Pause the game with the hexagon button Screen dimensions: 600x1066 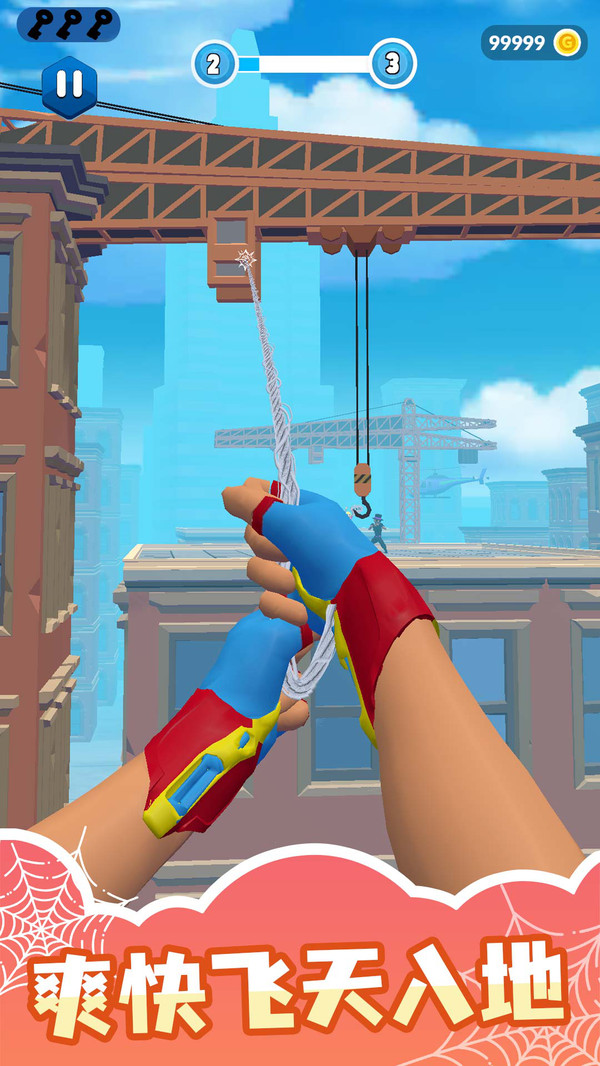tap(70, 86)
